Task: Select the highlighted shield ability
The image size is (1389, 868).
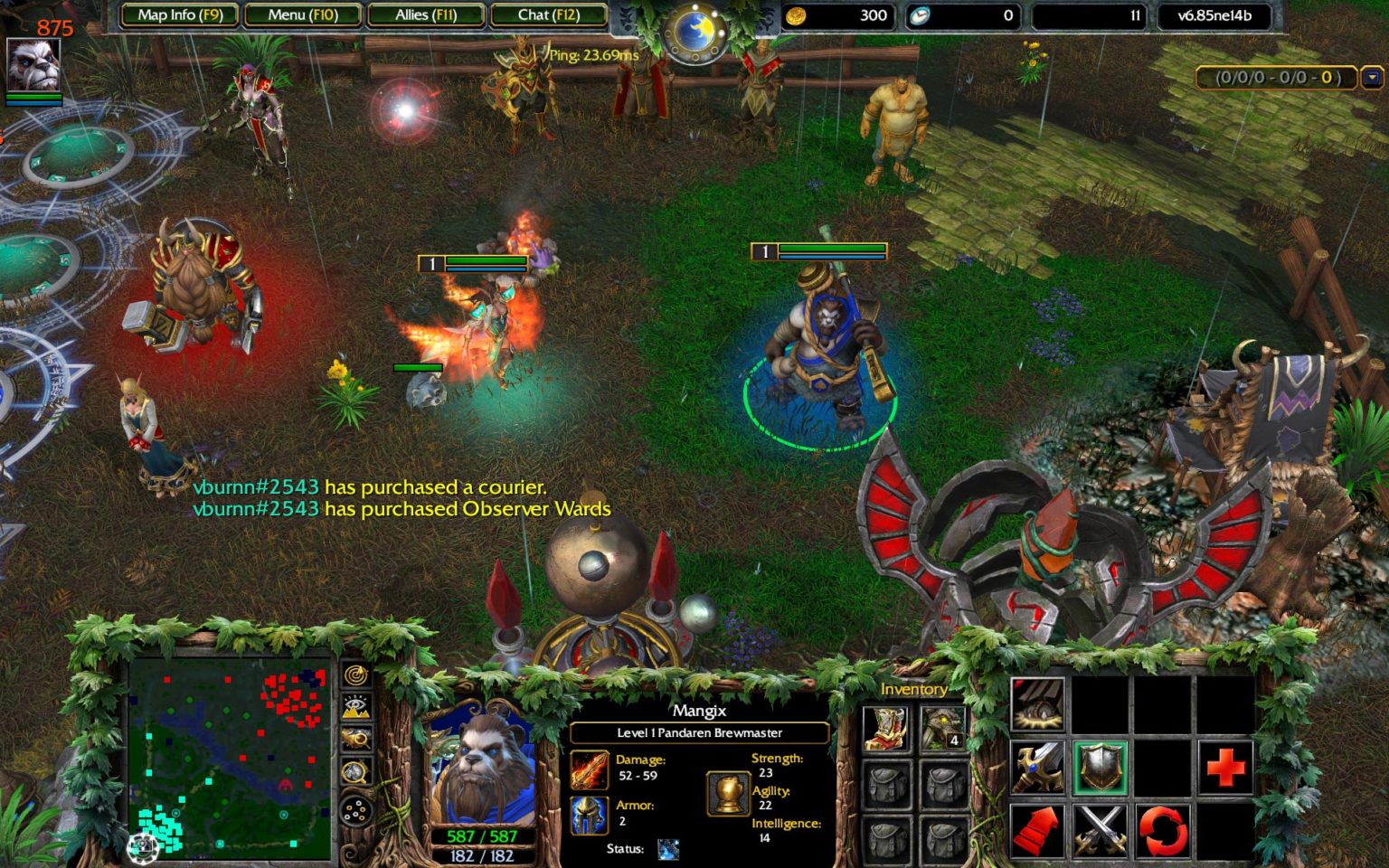Action: point(1101,767)
